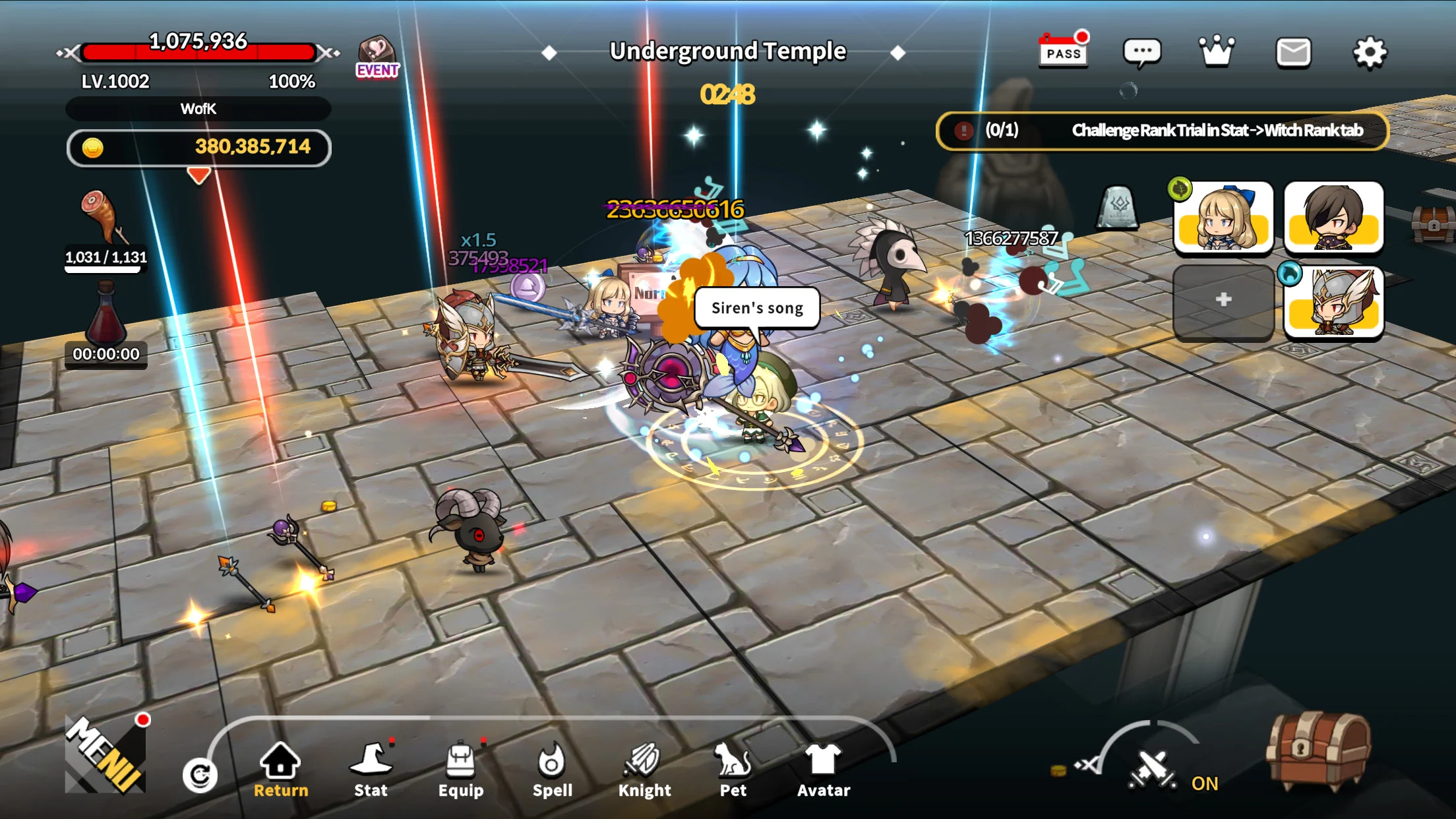Open the Avatar shirt menu
1456x819 pixels.
pyautogui.click(x=824, y=770)
